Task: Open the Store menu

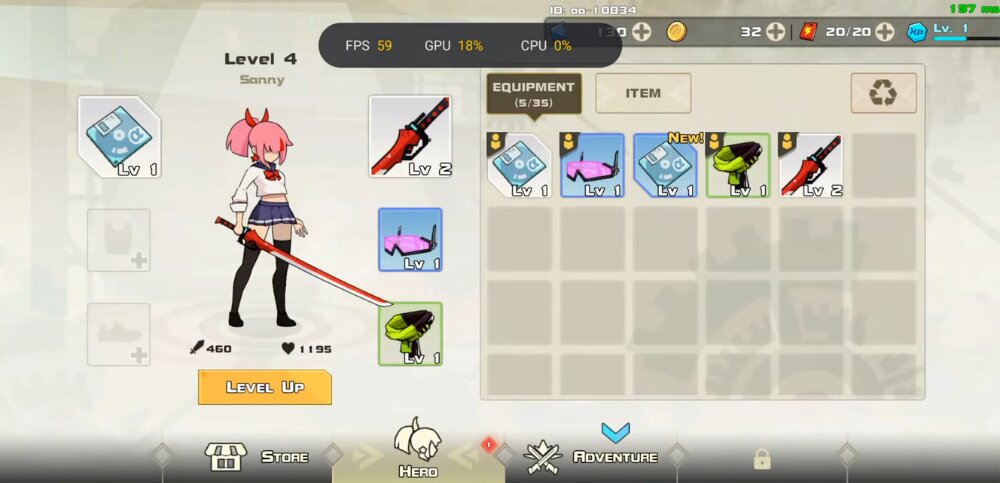Action: point(257,457)
